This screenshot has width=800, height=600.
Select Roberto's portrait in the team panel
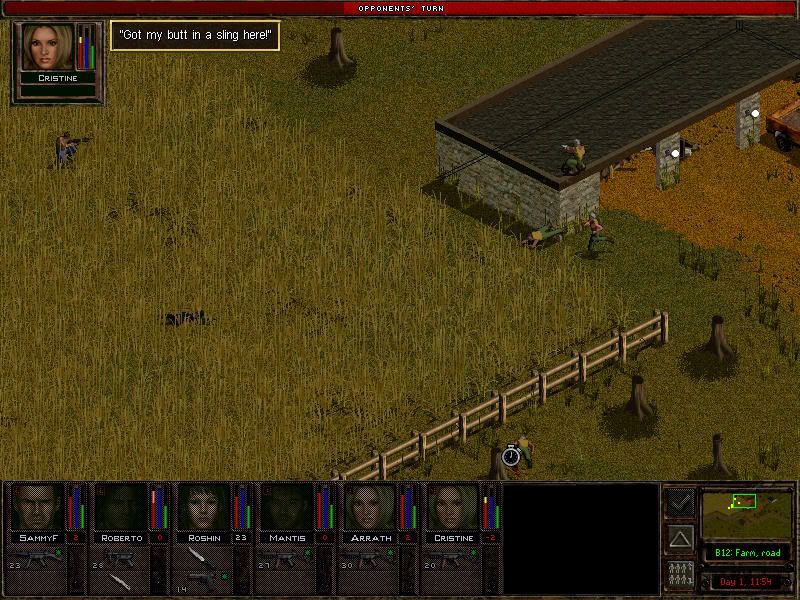tap(120, 508)
